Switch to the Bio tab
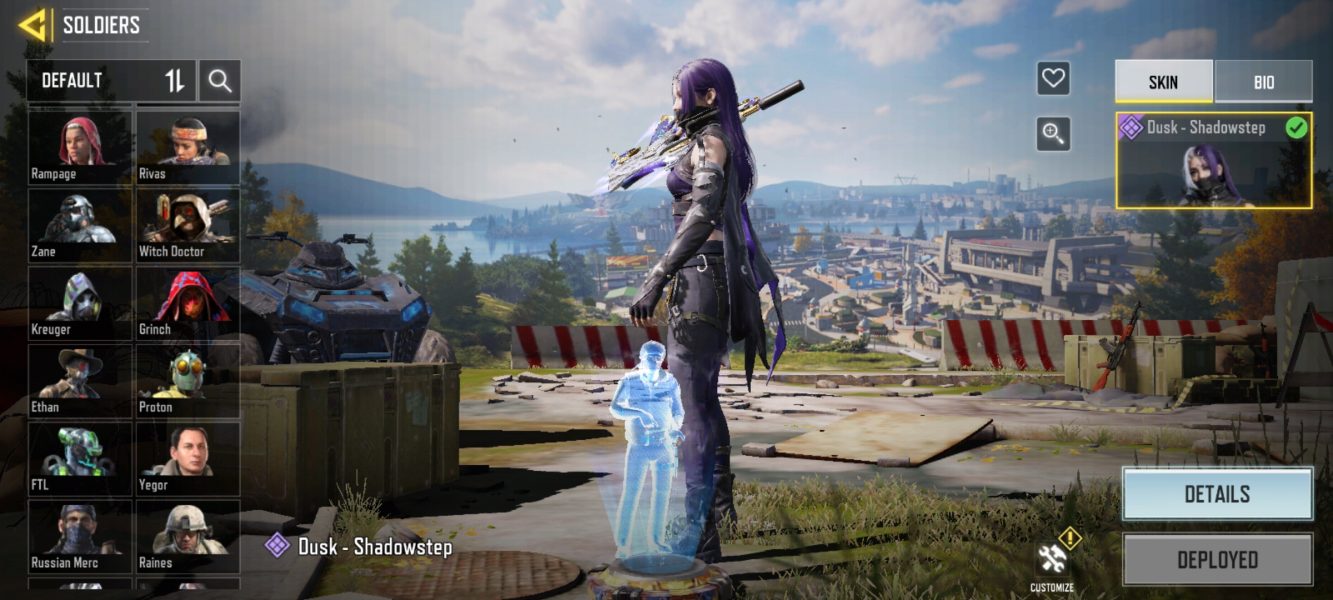Image resolution: width=1333 pixels, height=600 pixels. 1263,82
